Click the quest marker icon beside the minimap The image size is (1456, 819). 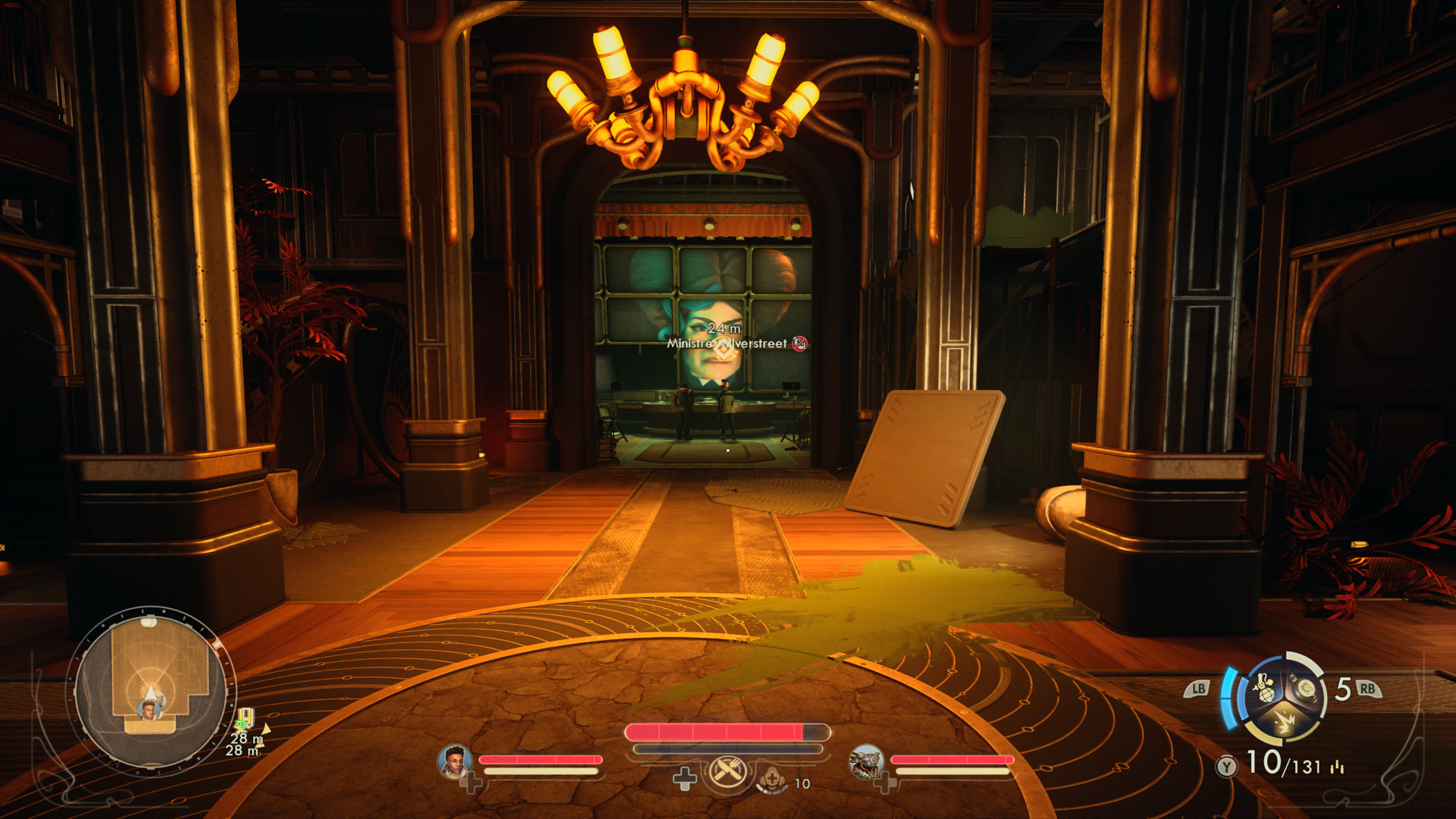[x=246, y=717]
